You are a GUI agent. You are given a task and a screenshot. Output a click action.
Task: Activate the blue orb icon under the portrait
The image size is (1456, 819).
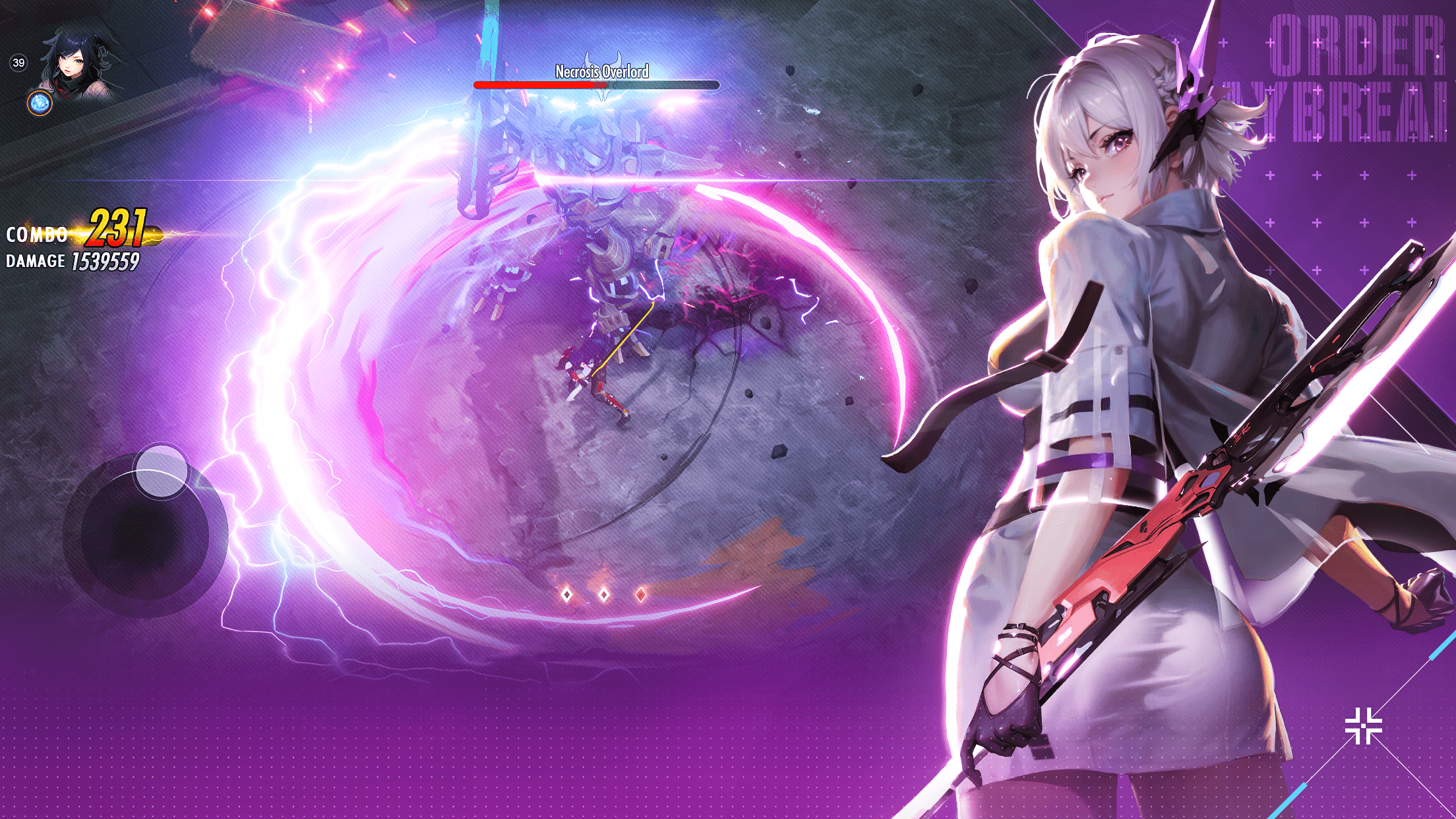[x=40, y=104]
